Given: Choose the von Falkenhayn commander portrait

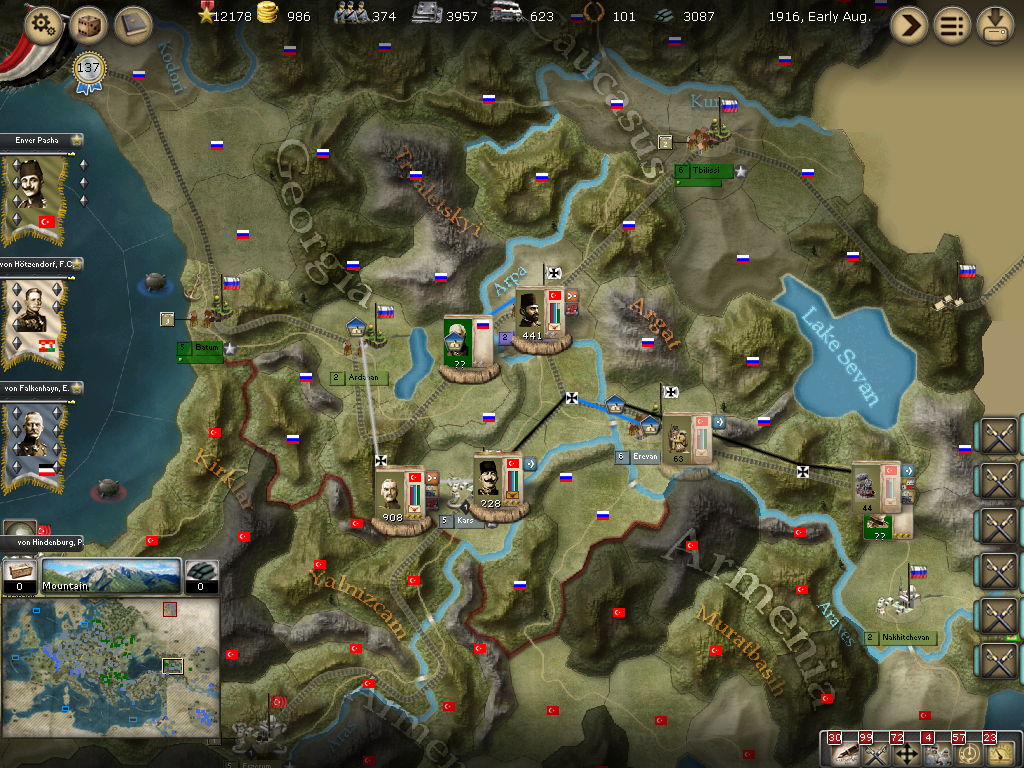Looking at the screenshot, I should 36,440.
